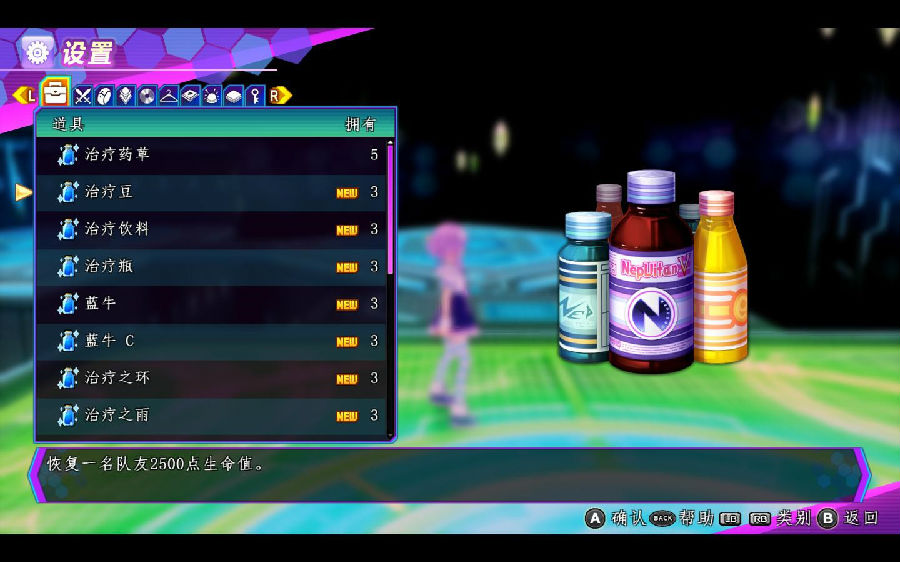Screen dimensions: 900x562
Task: Switch to the key items tab
Action: (255, 96)
